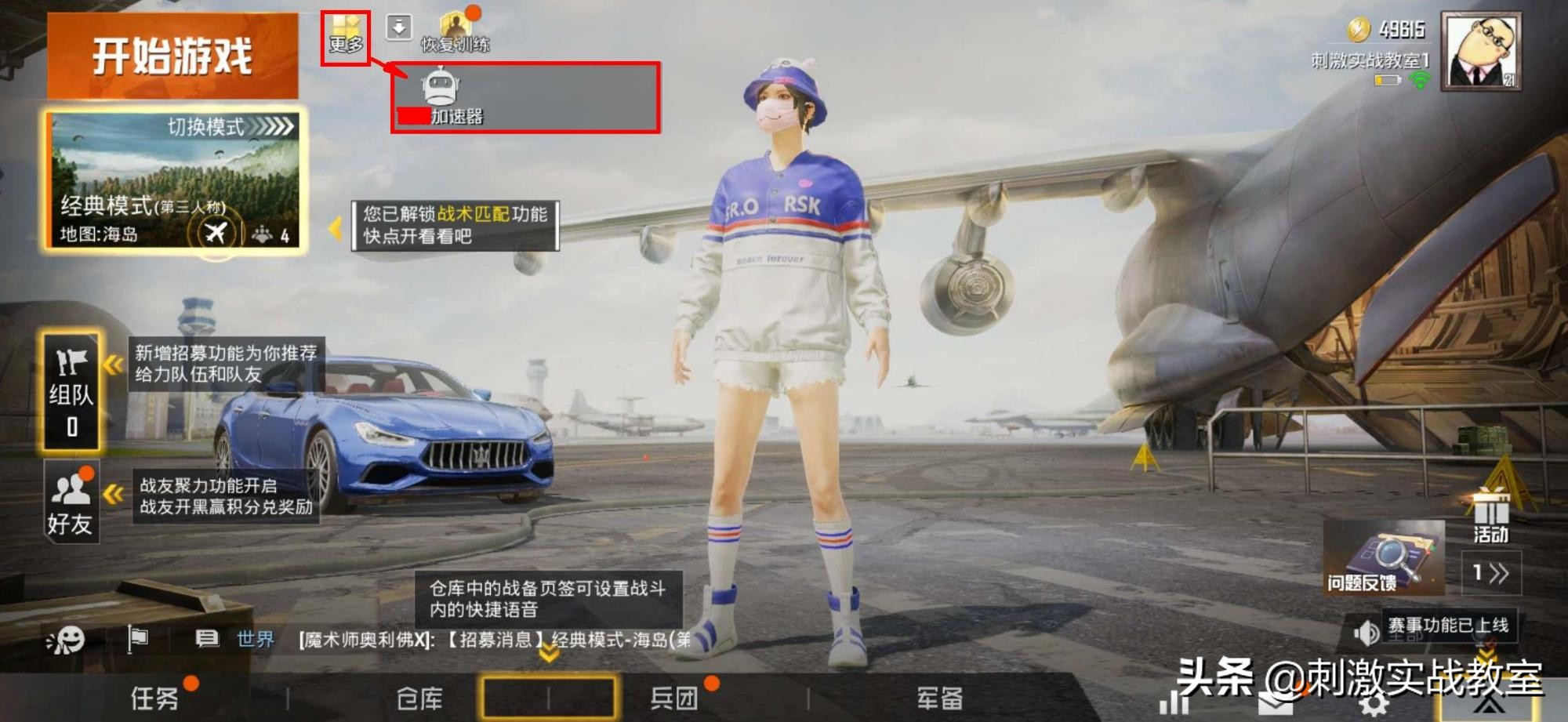The width and height of the screenshot is (1568, 722).
Task: Open the 组队 team-up flag icon
Action: (x=69, y=384)
